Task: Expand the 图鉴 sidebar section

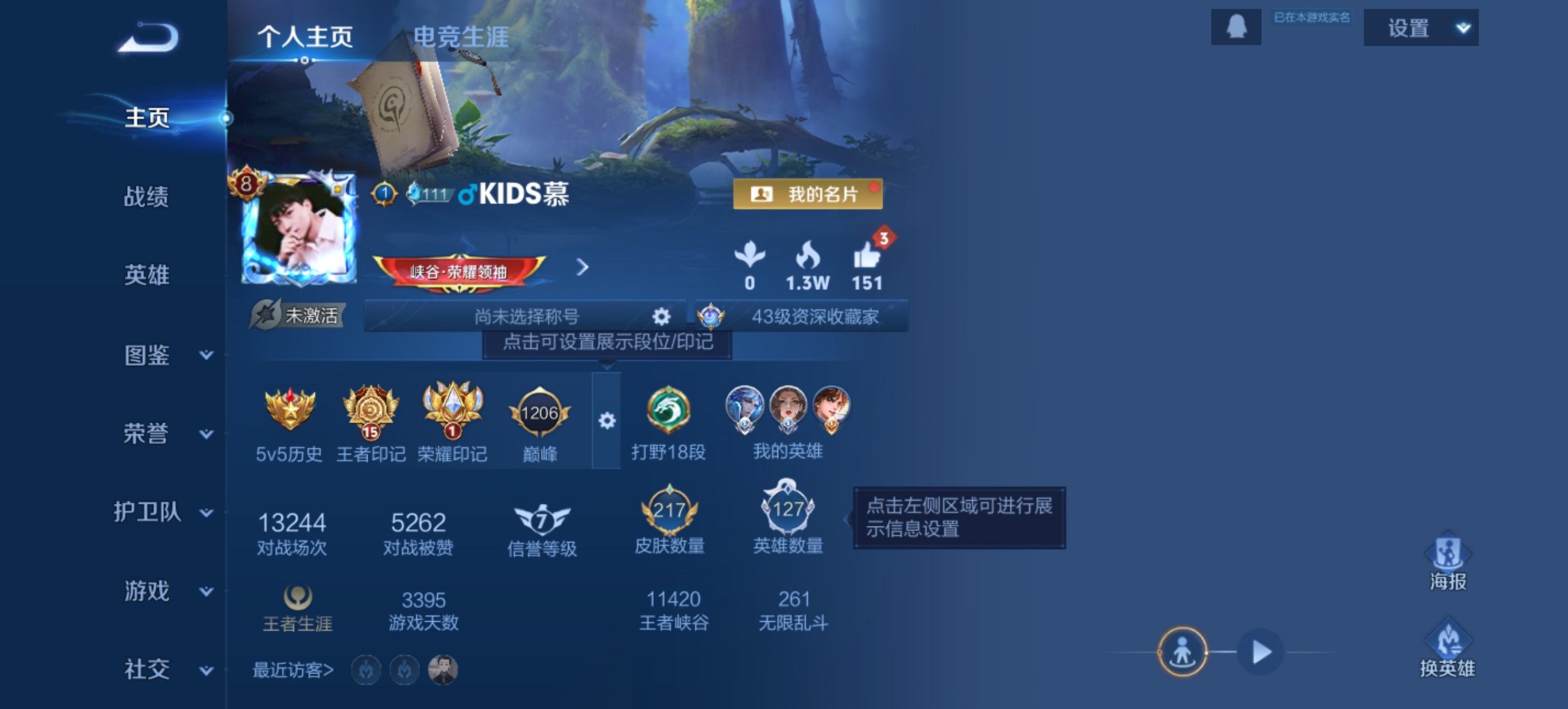Action: point(158,356)
